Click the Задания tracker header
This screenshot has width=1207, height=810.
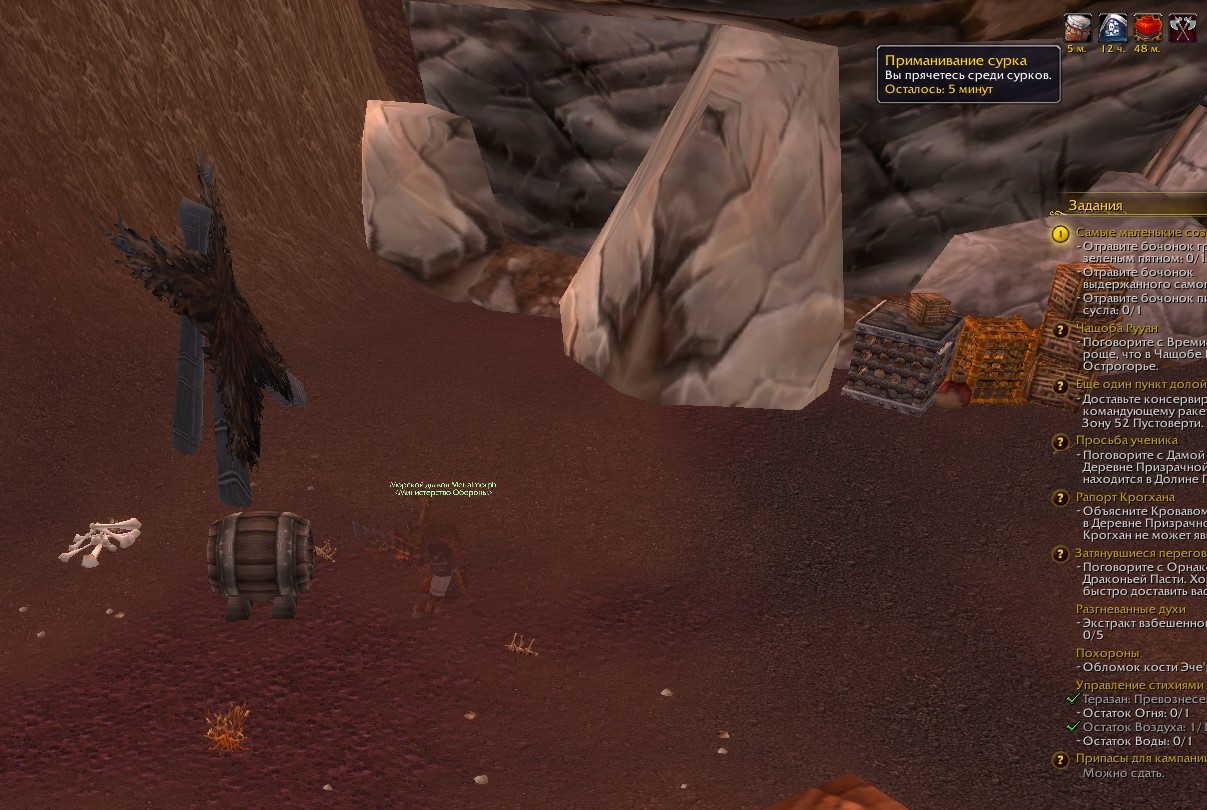tap(1096, 205)
